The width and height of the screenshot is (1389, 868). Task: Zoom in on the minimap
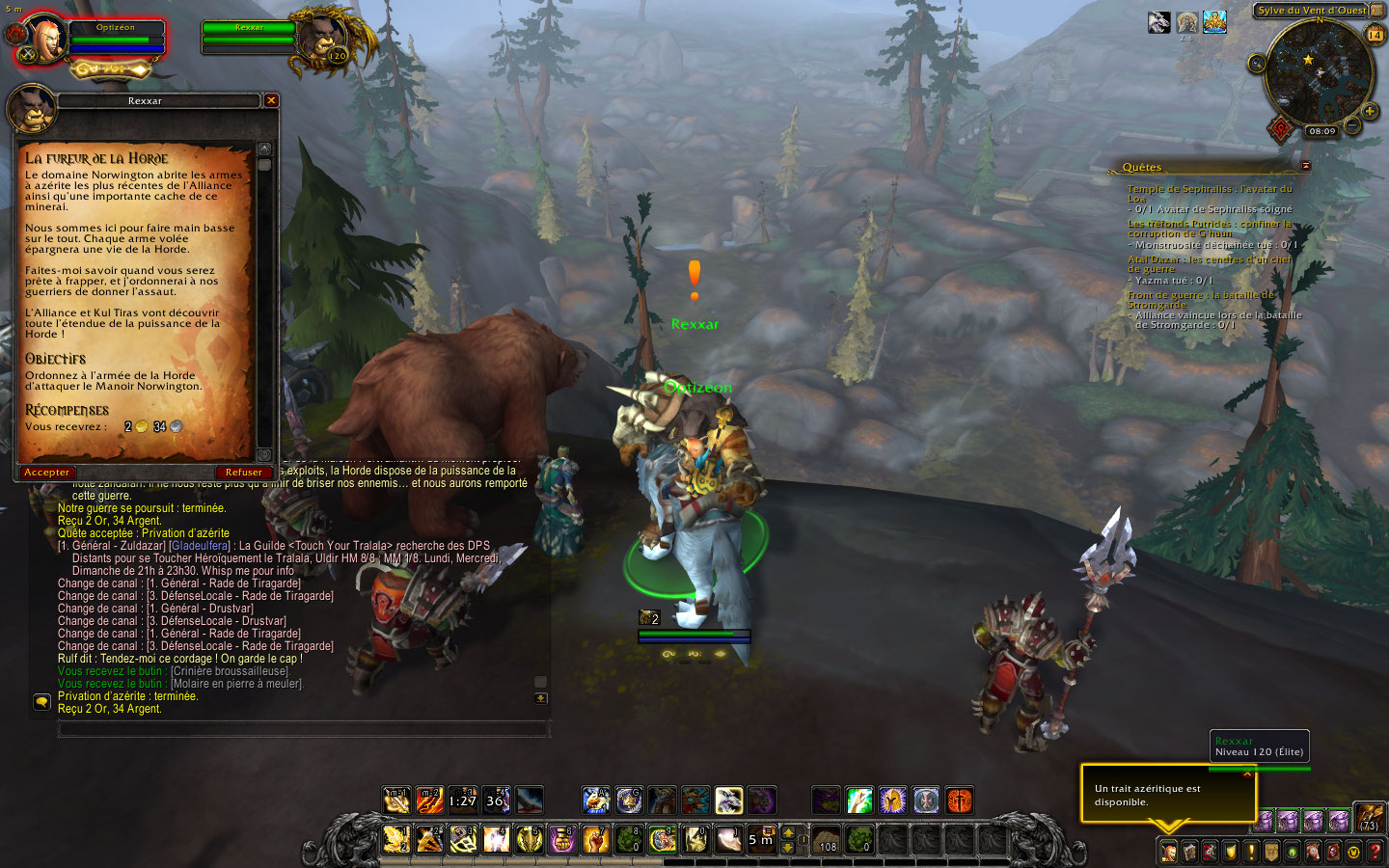click(1370, 112)
